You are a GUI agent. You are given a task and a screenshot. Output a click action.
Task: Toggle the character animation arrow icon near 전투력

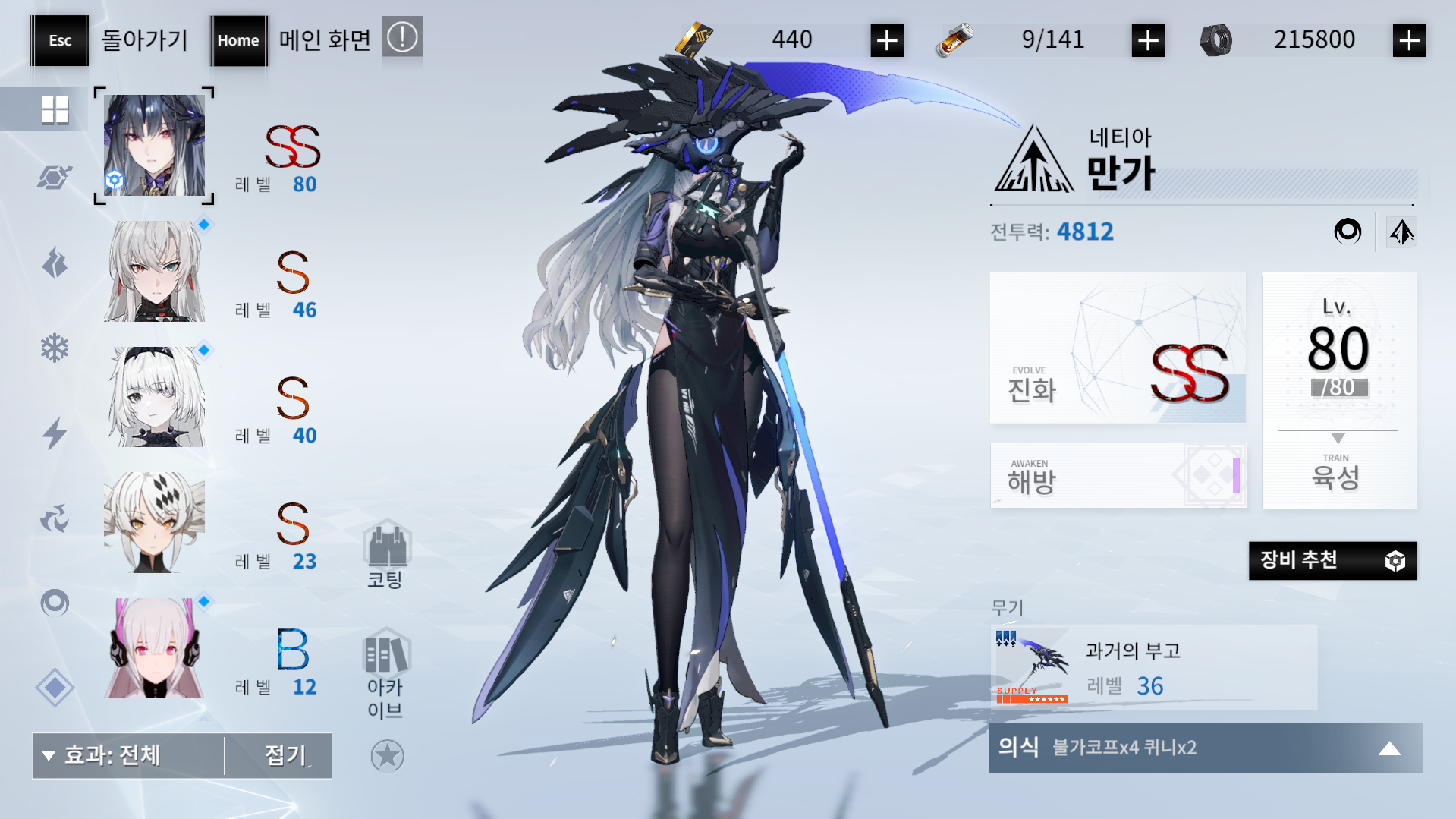(1401, 232)
